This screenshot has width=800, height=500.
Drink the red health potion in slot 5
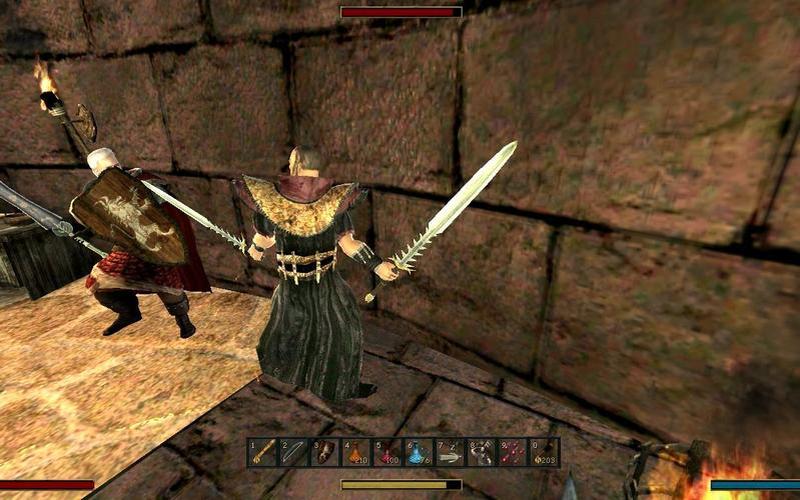coord(388,452)
